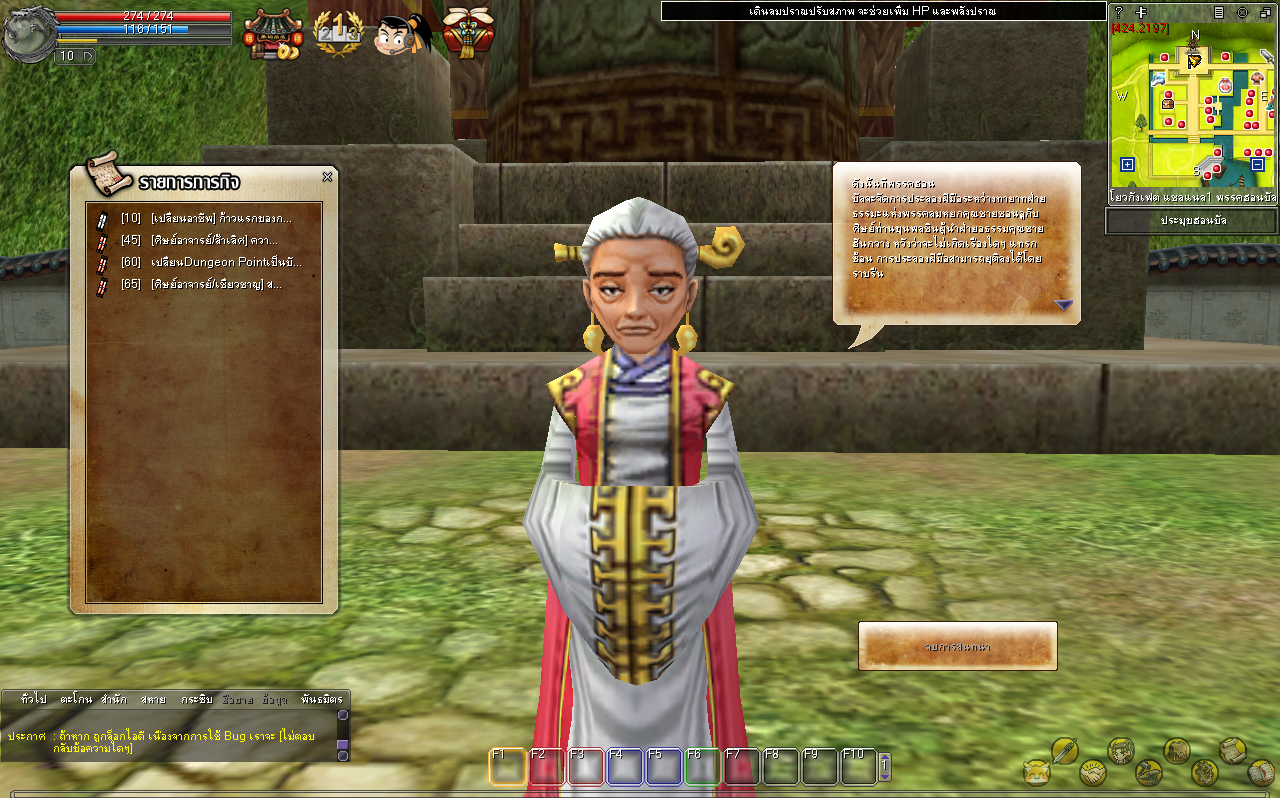Open the handshake icon in the bottom menu
This screenshot has height=798, width=1280.
coord(1092,772)
